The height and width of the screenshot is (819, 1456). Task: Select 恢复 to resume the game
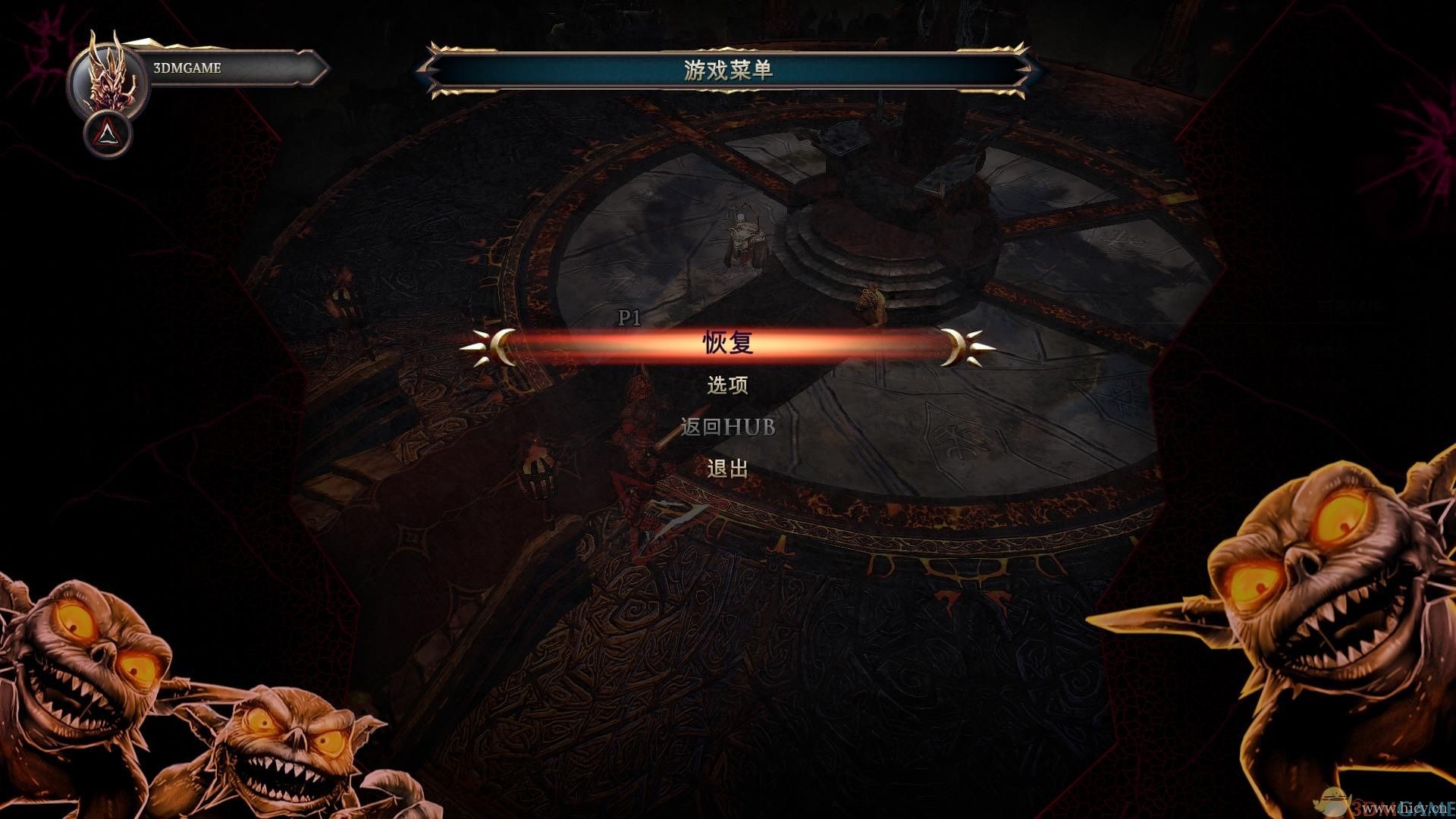[726, 343]
